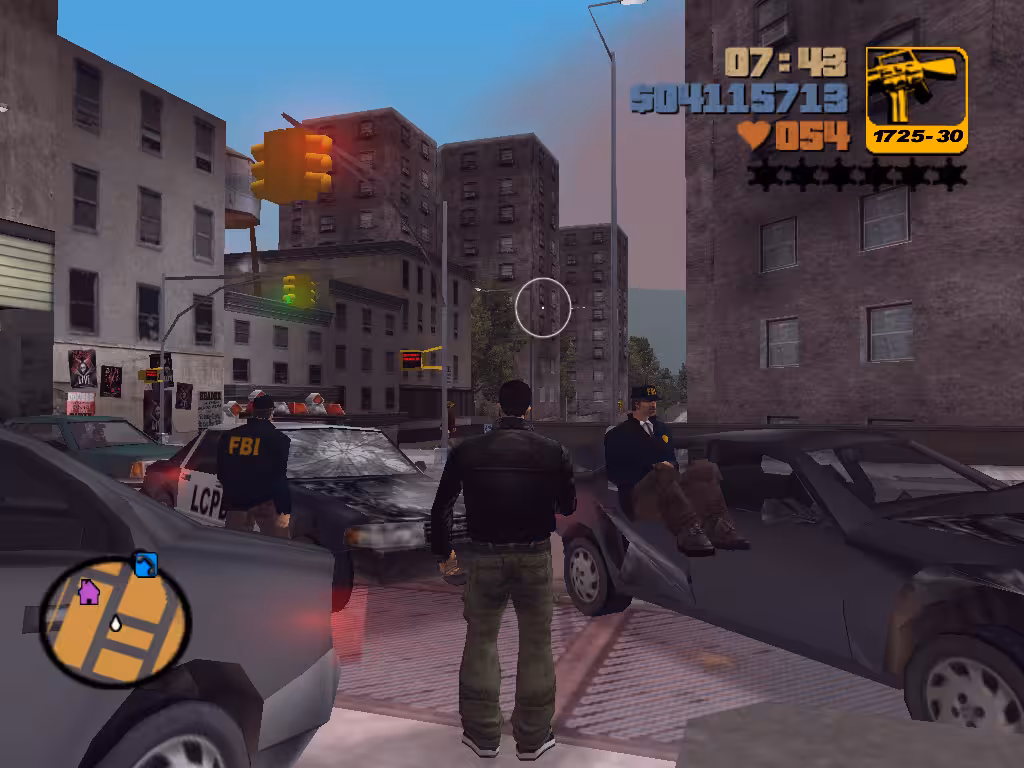Select the M16 rifle weapon icon
This screenshot has width=1024, height=768.
tap(916, 88)
